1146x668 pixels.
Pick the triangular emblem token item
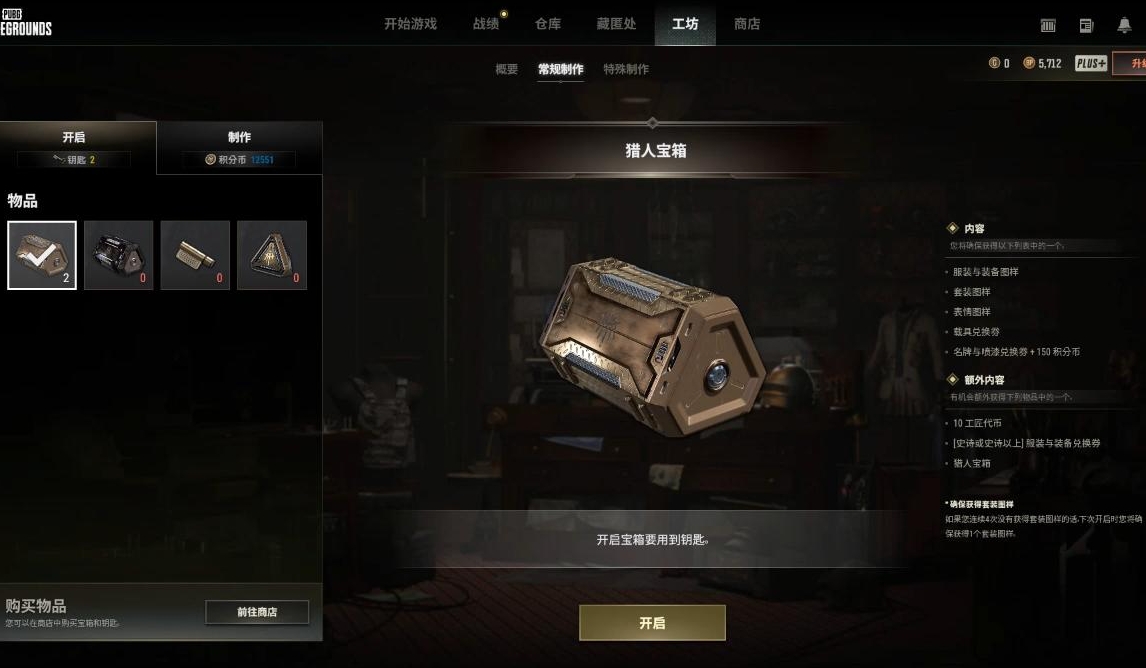coord(272,255)
